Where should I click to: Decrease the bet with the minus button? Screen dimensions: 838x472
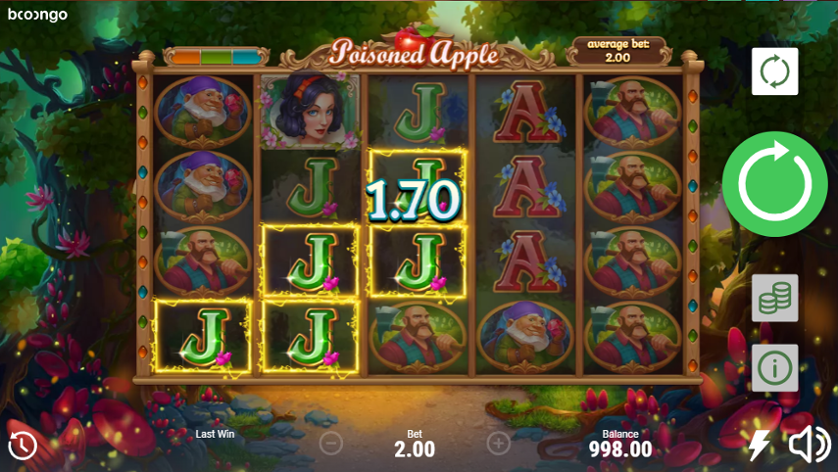(332, 442)
